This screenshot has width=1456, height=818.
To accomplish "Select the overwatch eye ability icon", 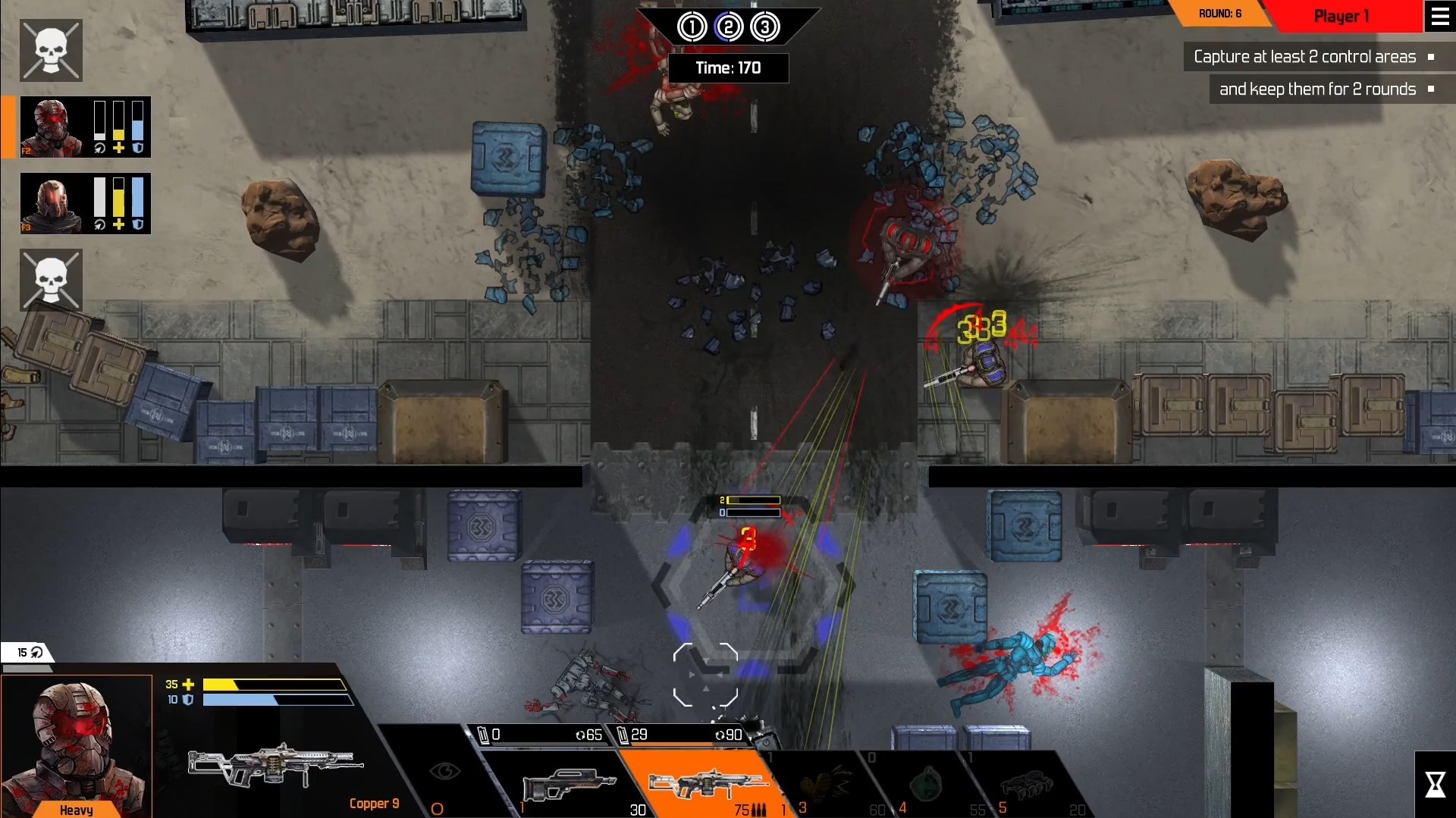I will [446, 772].
